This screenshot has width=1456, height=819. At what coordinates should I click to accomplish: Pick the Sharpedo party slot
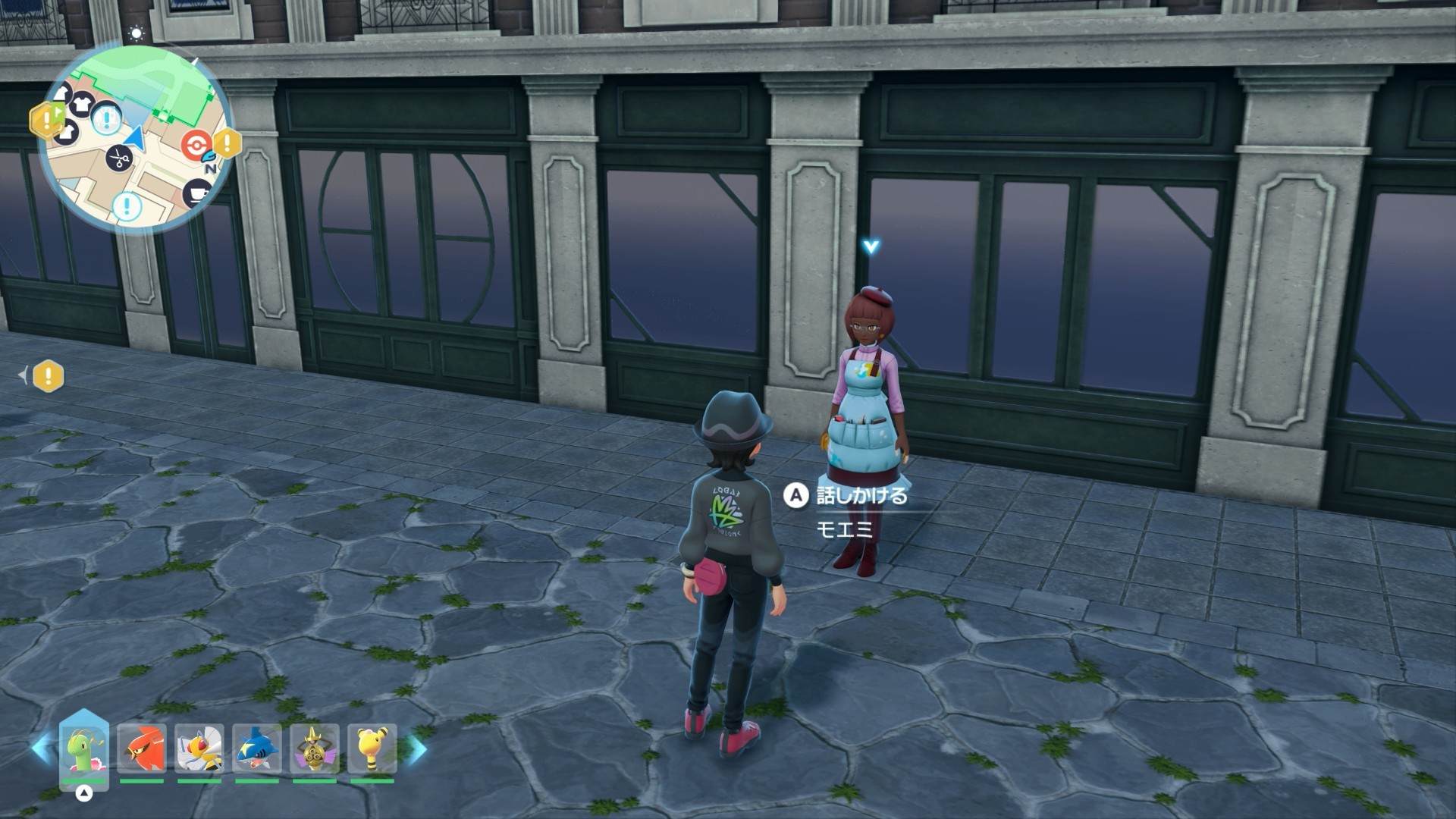click(x=257, y=748)
